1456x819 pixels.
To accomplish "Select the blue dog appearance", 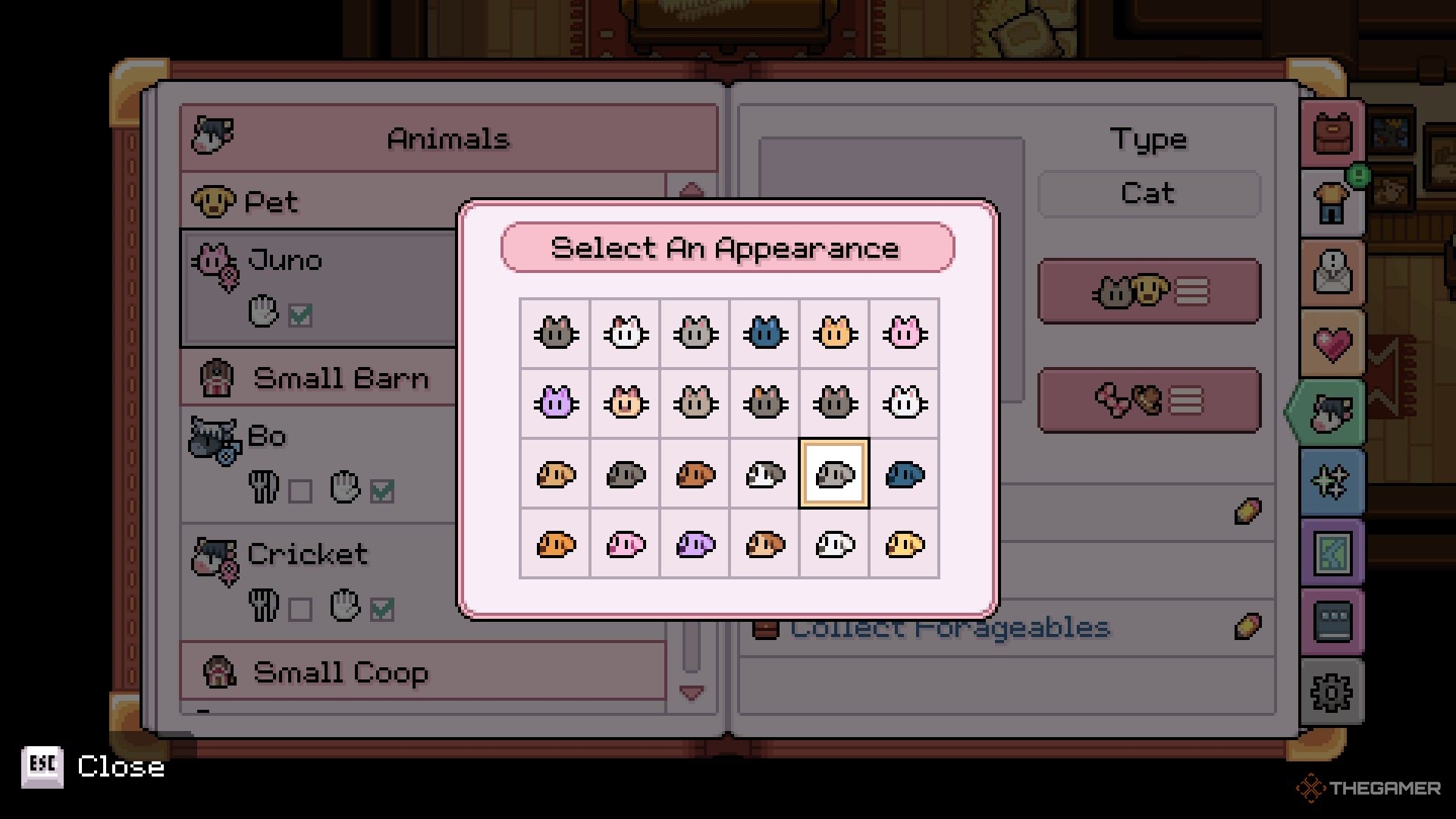I will (x=904, y=474).
